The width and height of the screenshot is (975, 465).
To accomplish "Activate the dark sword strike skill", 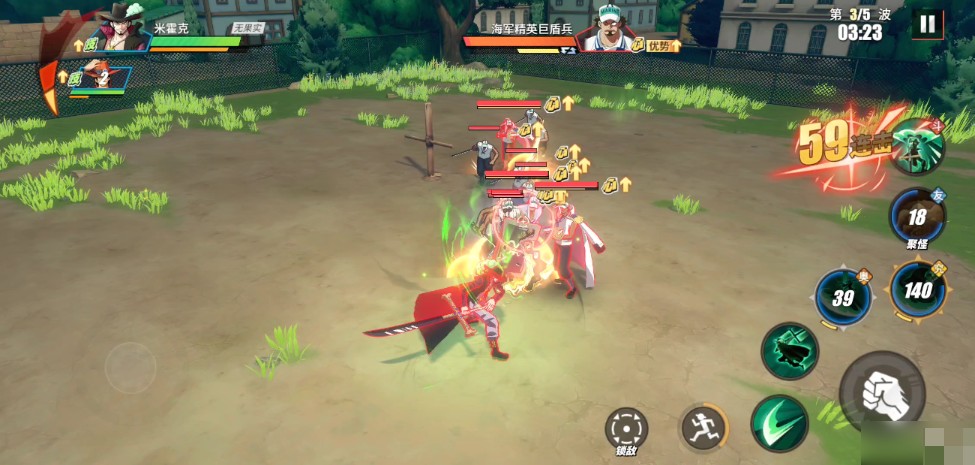I will (x=789, y=350).
